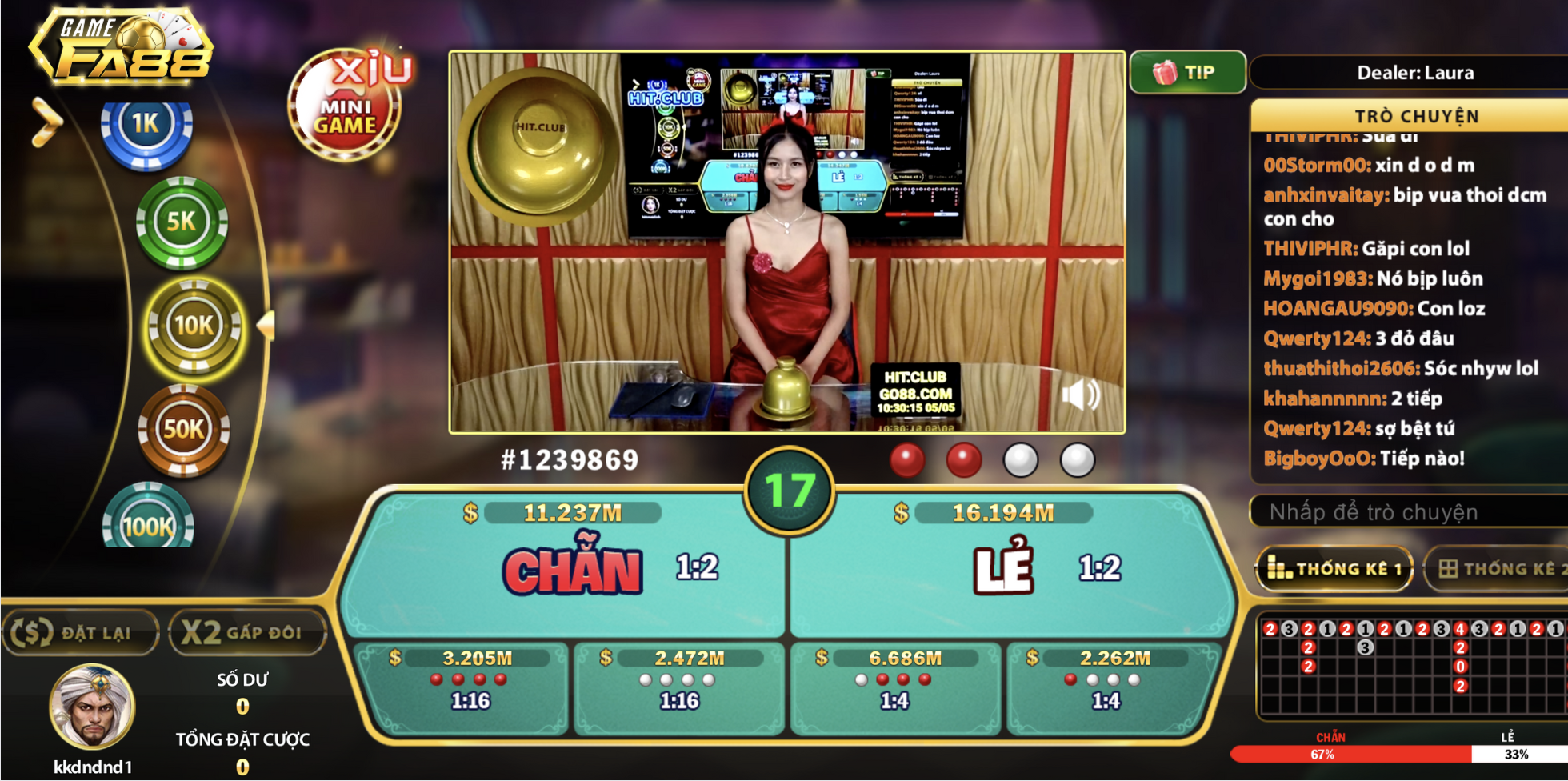The width and height of the screenshot is (1568, 781).
Task: Collapse the chip selection sidebar
Action: (x=46, y=120)
